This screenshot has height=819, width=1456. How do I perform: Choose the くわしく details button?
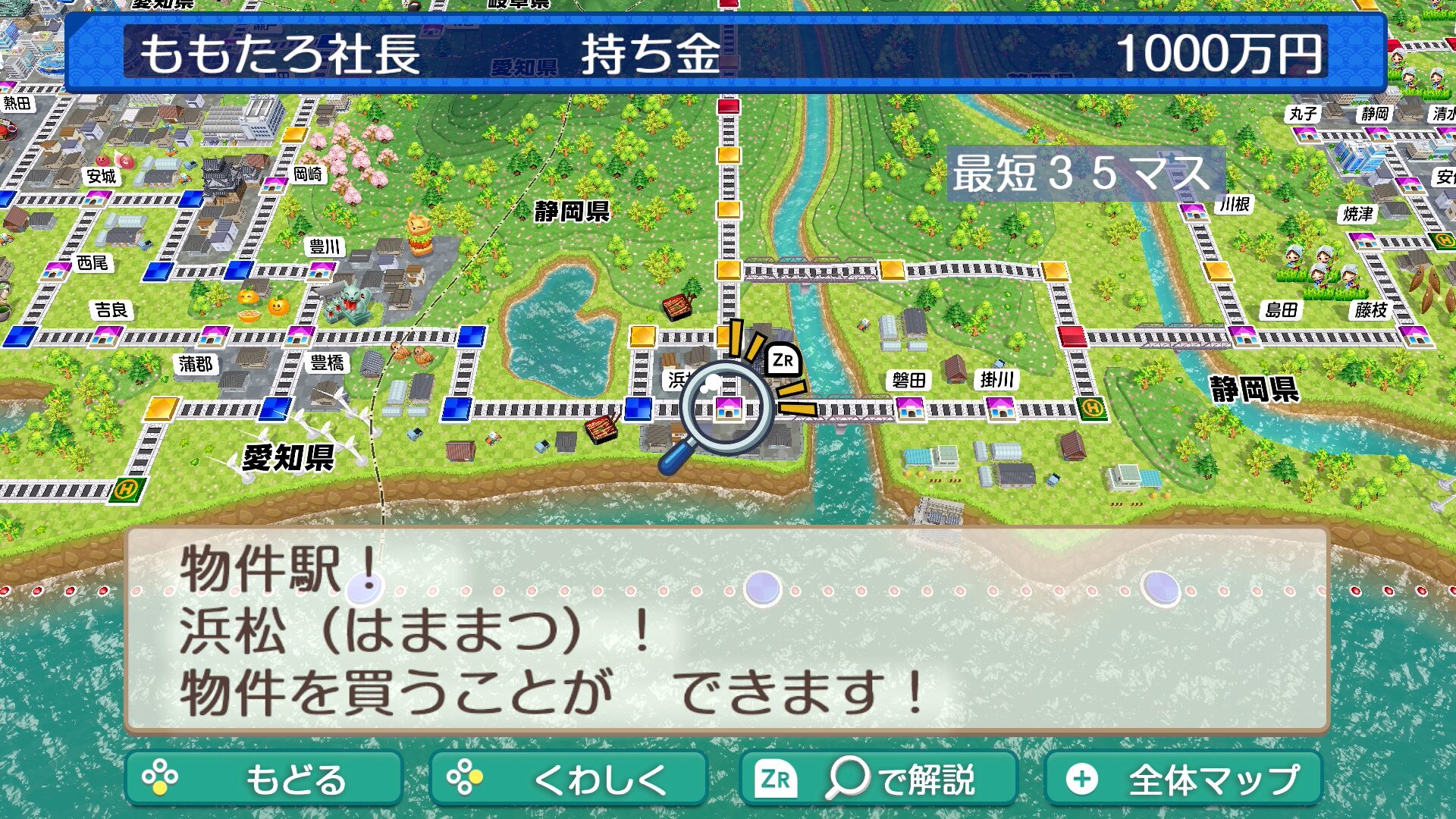point(568,779)
